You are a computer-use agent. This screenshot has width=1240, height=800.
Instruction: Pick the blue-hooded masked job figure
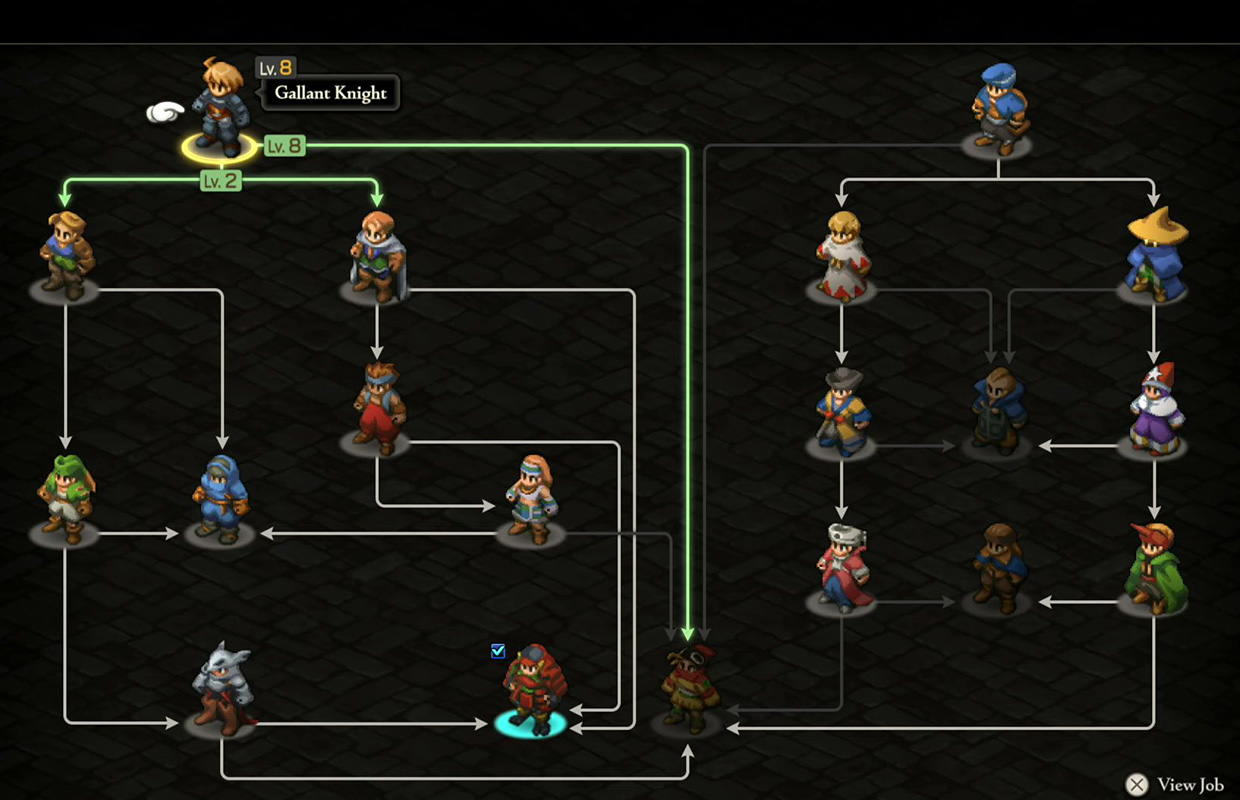click(x=220, y=500)
